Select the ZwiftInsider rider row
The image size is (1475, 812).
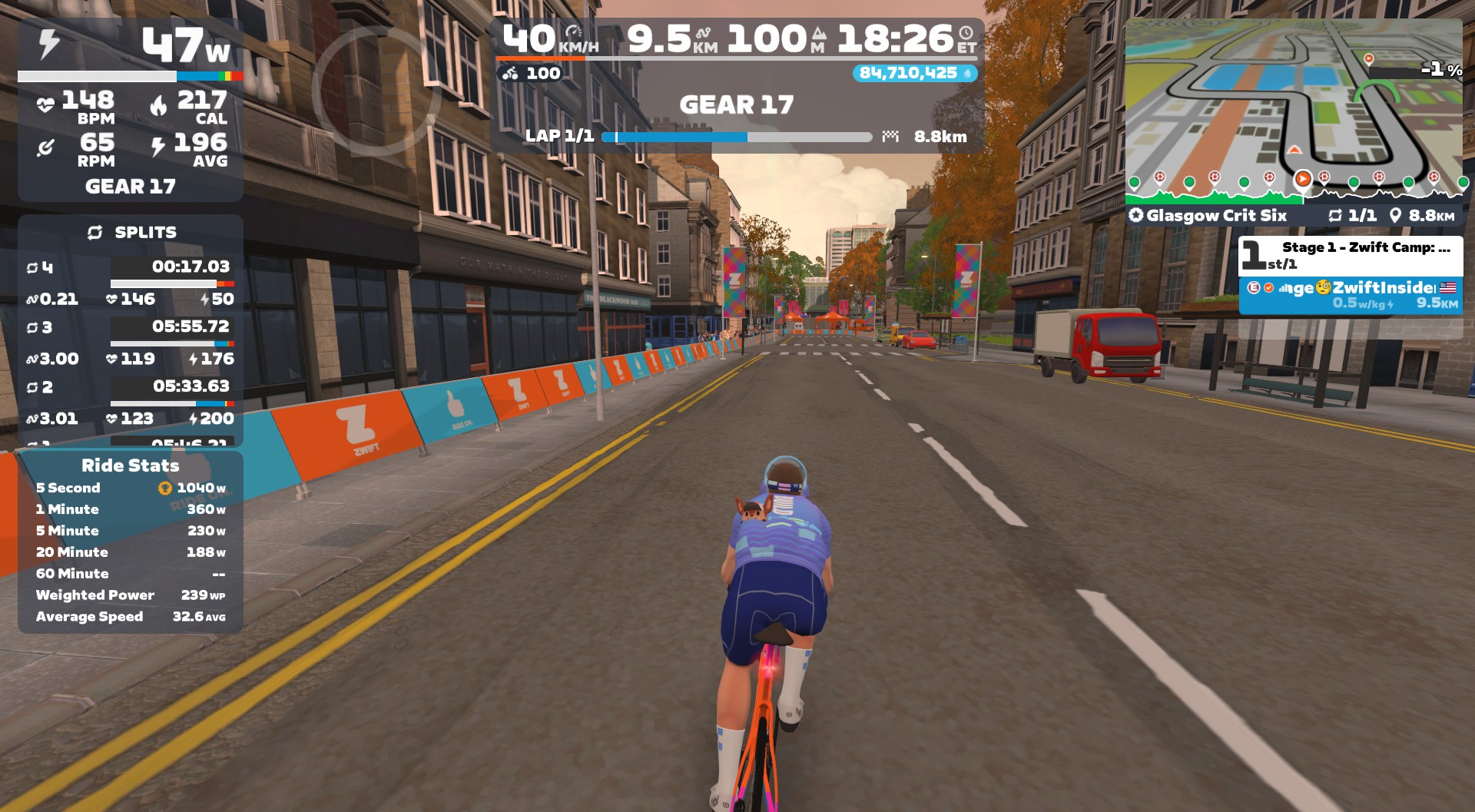(x=1351, y=295)
